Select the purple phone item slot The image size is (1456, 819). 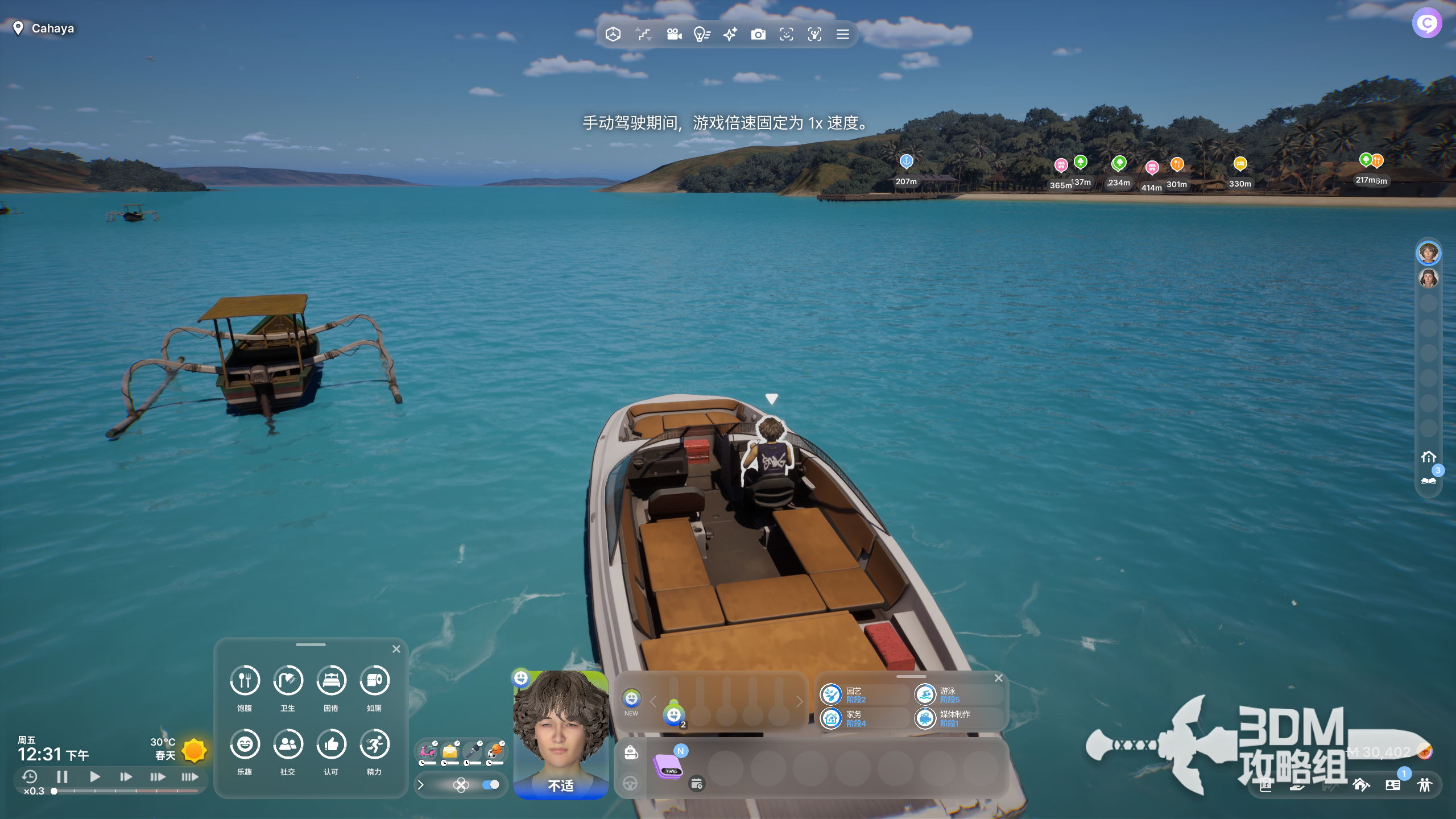(669, 766)
